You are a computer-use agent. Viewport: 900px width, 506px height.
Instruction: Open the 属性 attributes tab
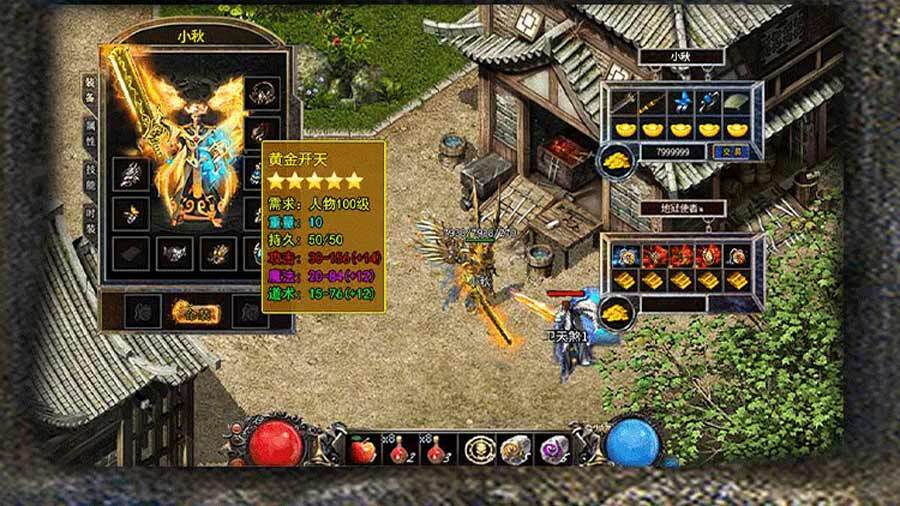click(90, 133)
